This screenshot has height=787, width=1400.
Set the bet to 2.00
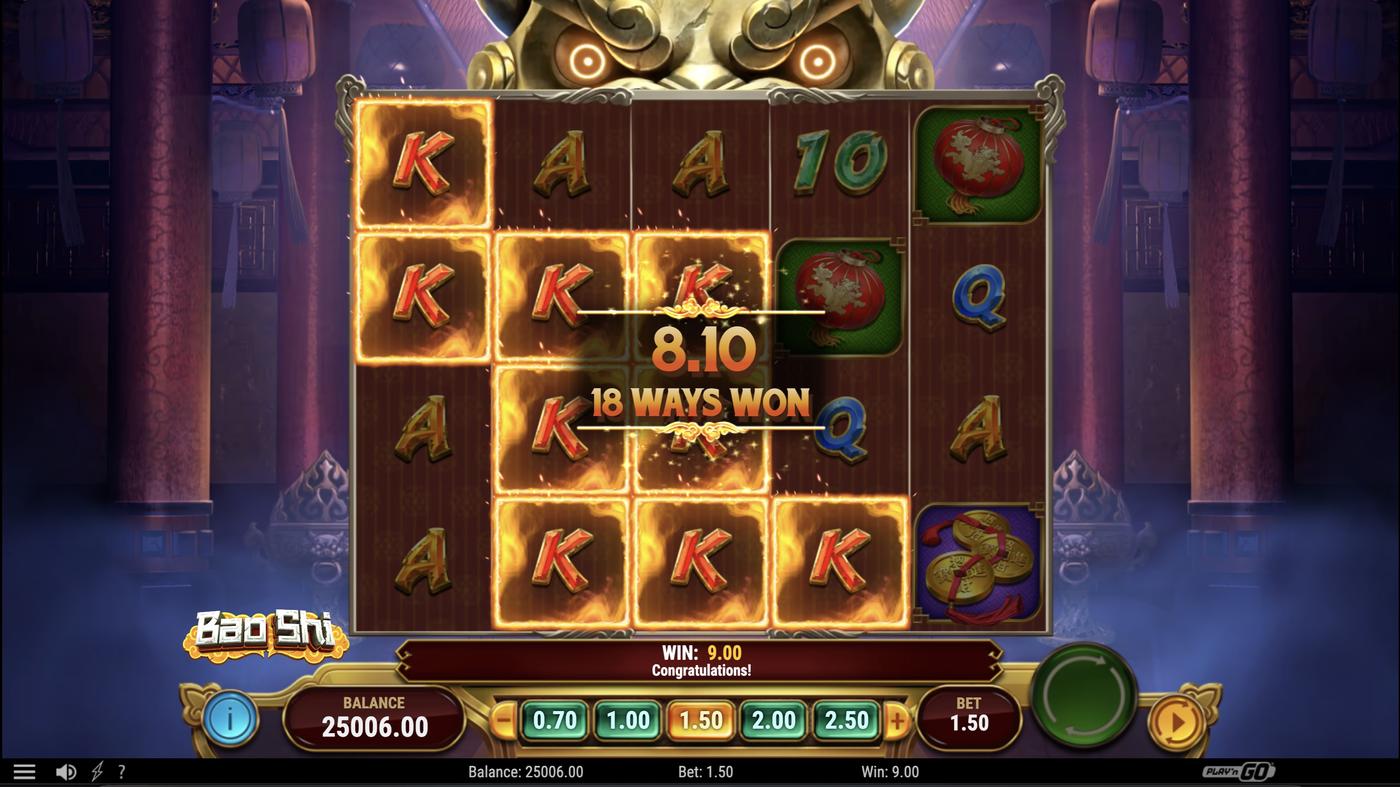774,720
